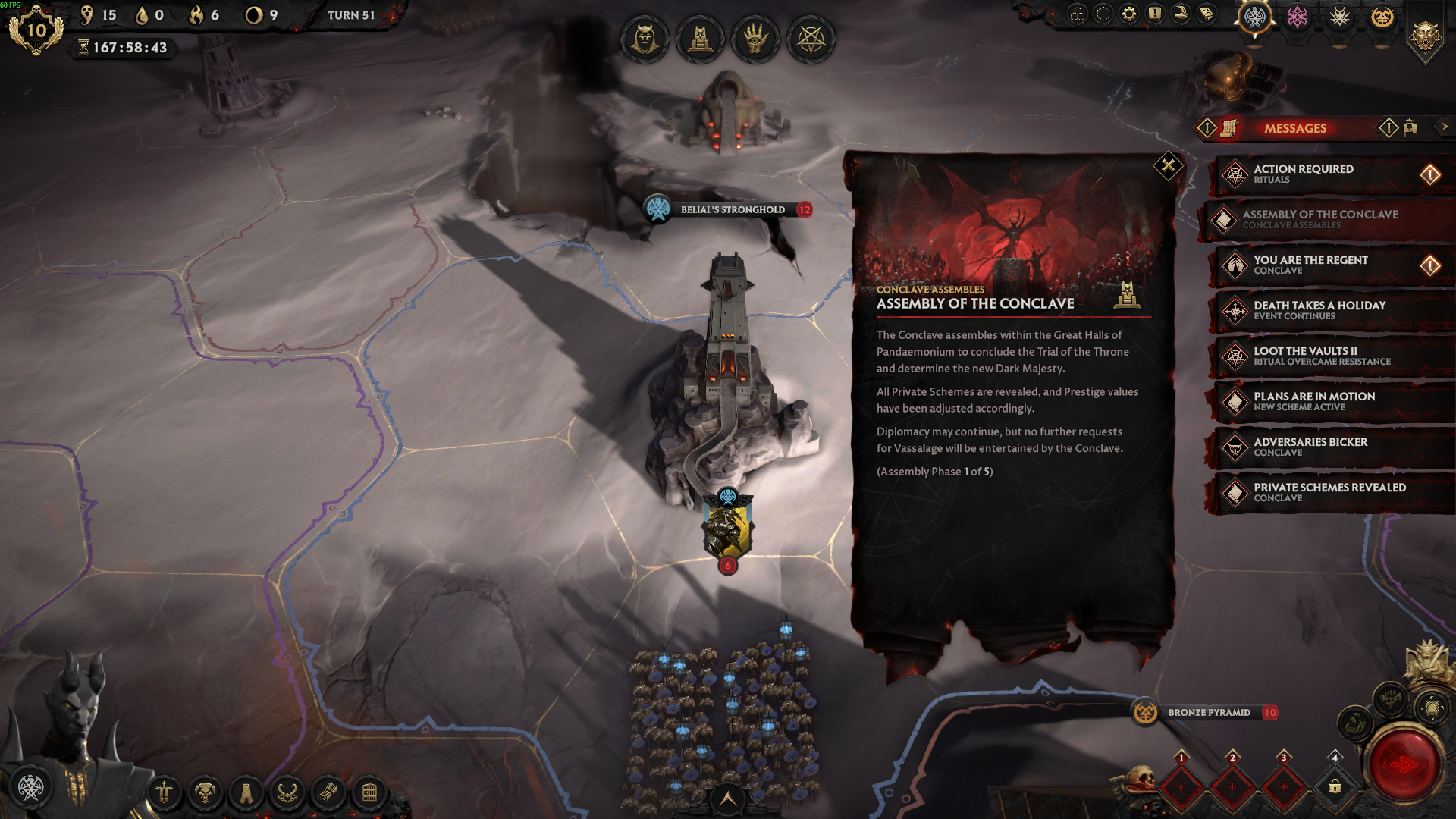
Task: Expand the messages panel arrow
Action: click(x=1444, y=127)
